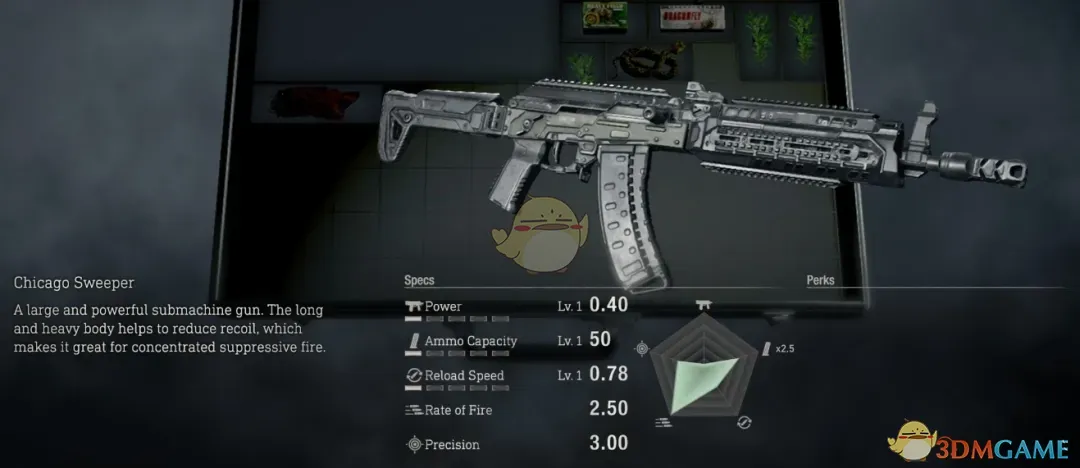Select the Dragonfly ammo box
The image size is (1080, 468).
tap(687, 15)
